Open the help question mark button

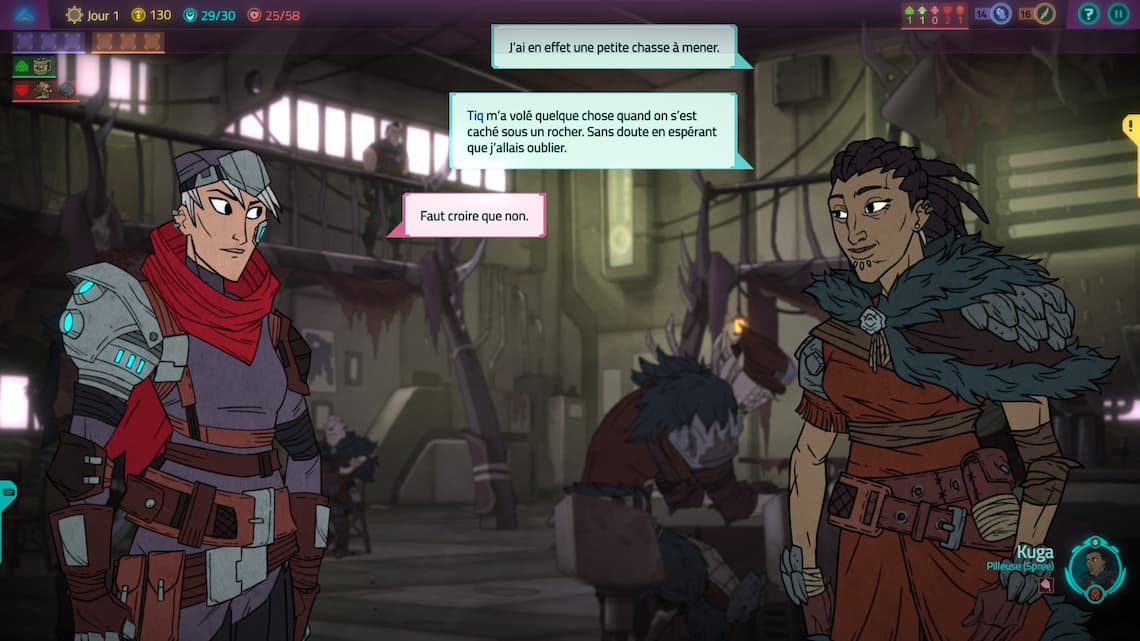click(1089, 14)
